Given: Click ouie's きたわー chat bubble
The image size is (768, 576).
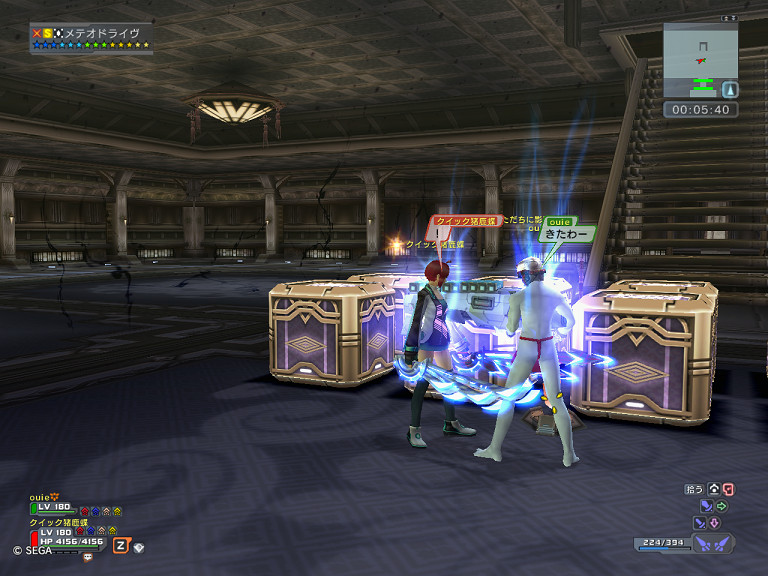Looking at the screenshot, I should coord(567,232).
